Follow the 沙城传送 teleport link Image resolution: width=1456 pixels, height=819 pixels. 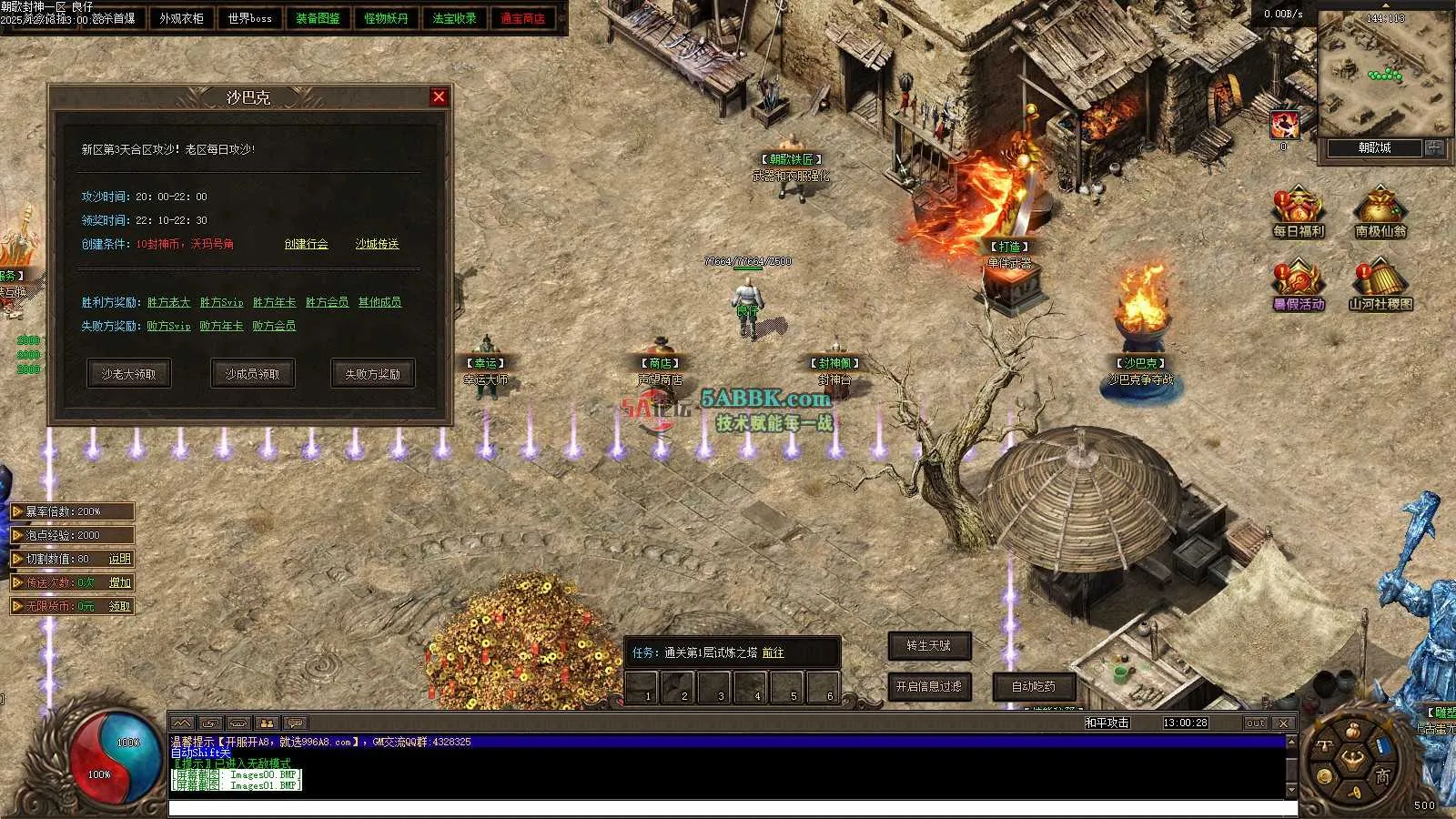pyautogui.click(x=377, y=244)
